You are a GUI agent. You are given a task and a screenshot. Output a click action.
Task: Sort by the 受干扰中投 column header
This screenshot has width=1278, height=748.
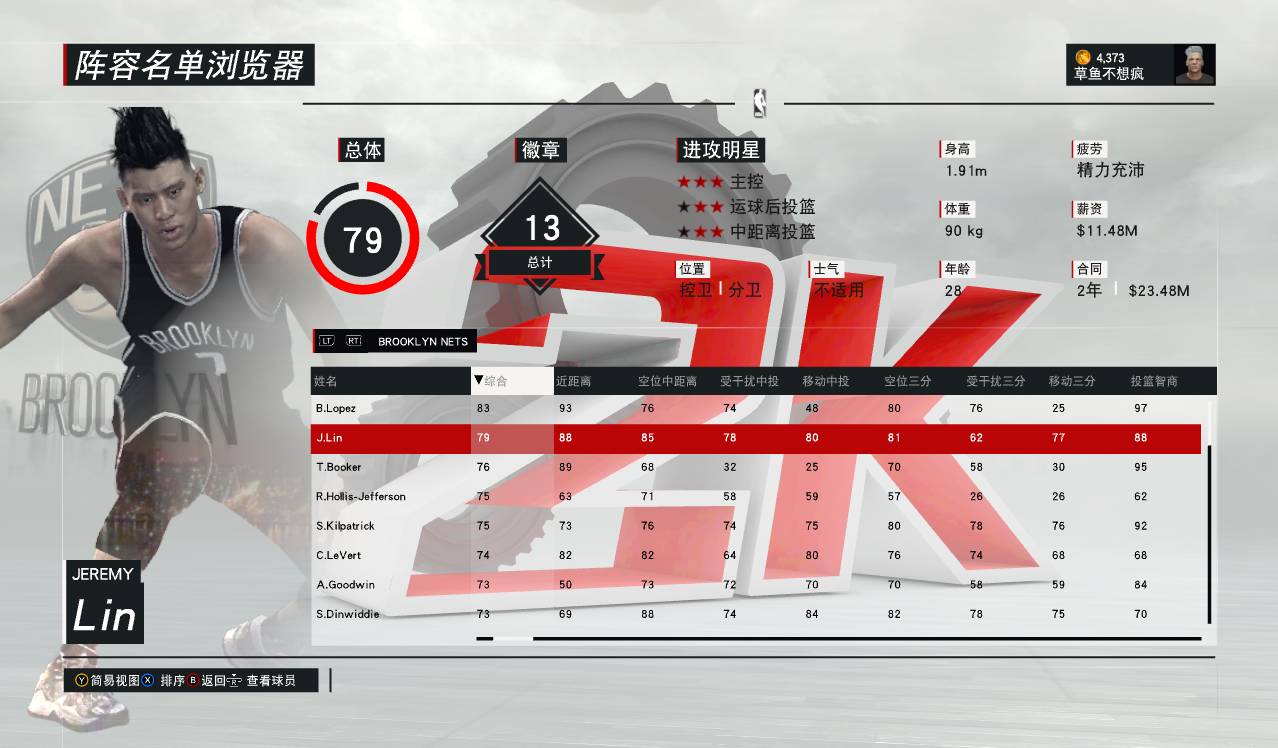[x=749, y=381]
